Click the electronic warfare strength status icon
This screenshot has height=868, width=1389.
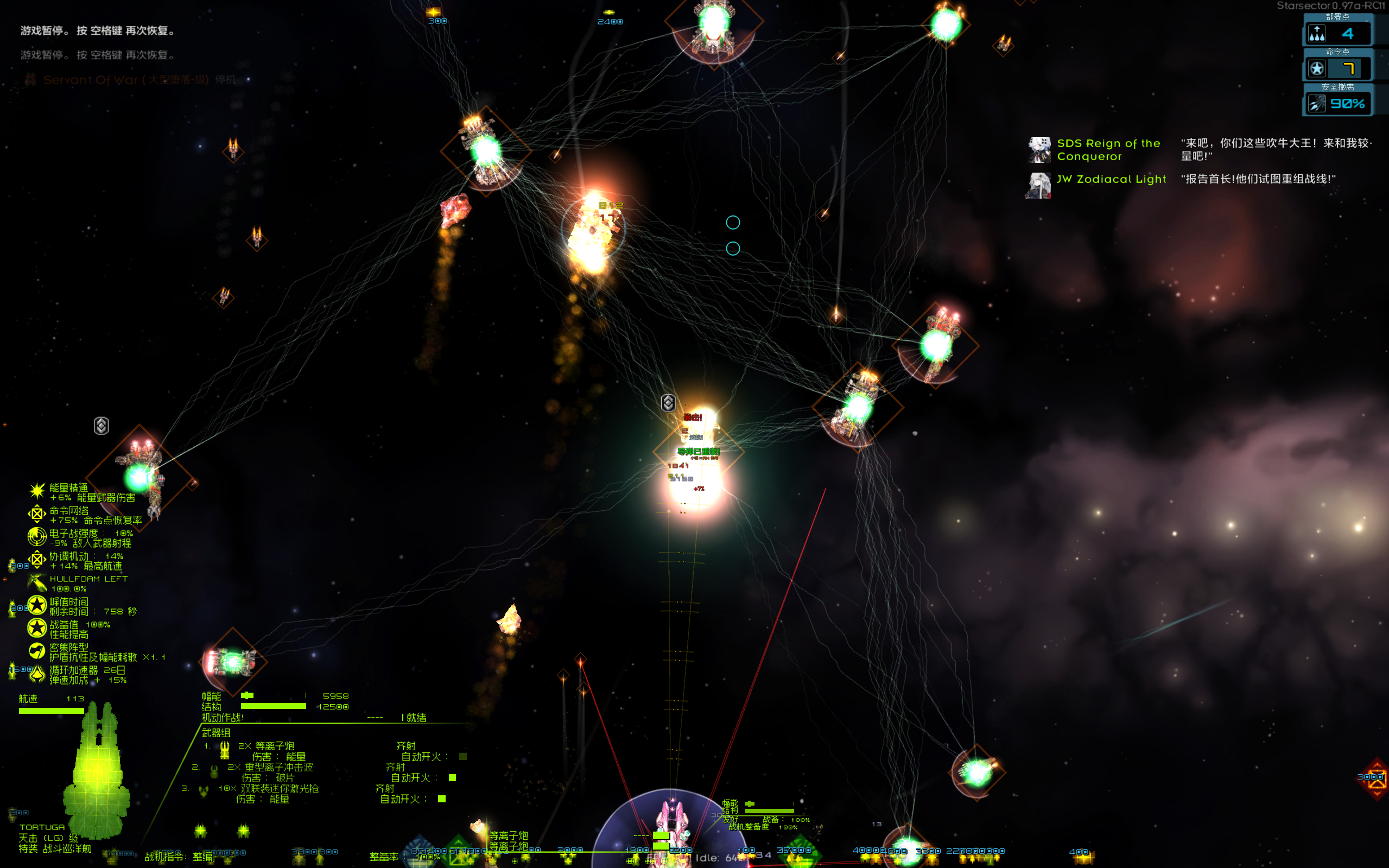(x=37, y=536)
